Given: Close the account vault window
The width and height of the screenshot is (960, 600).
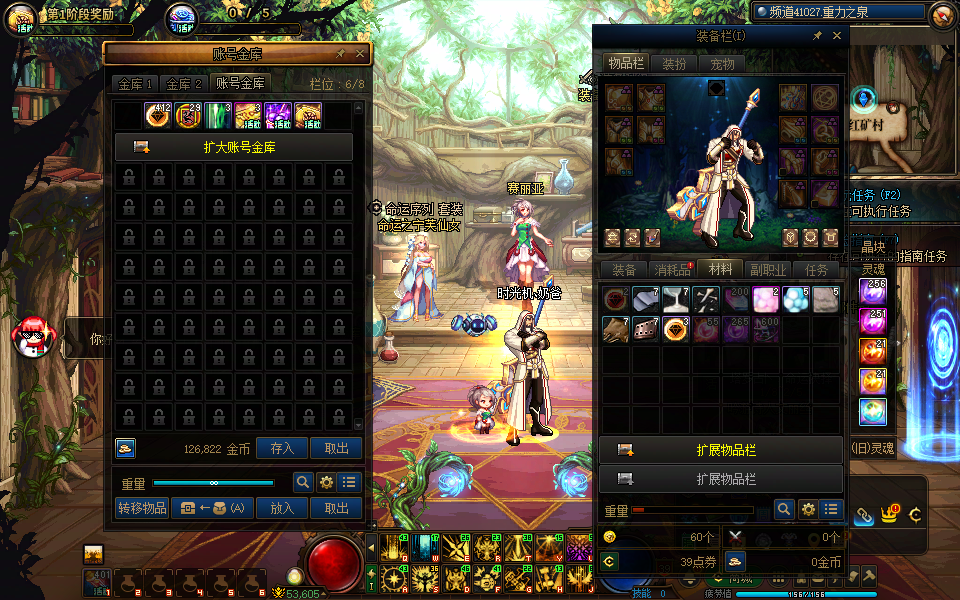Looking at the screenshot, I should coord(361,54).
